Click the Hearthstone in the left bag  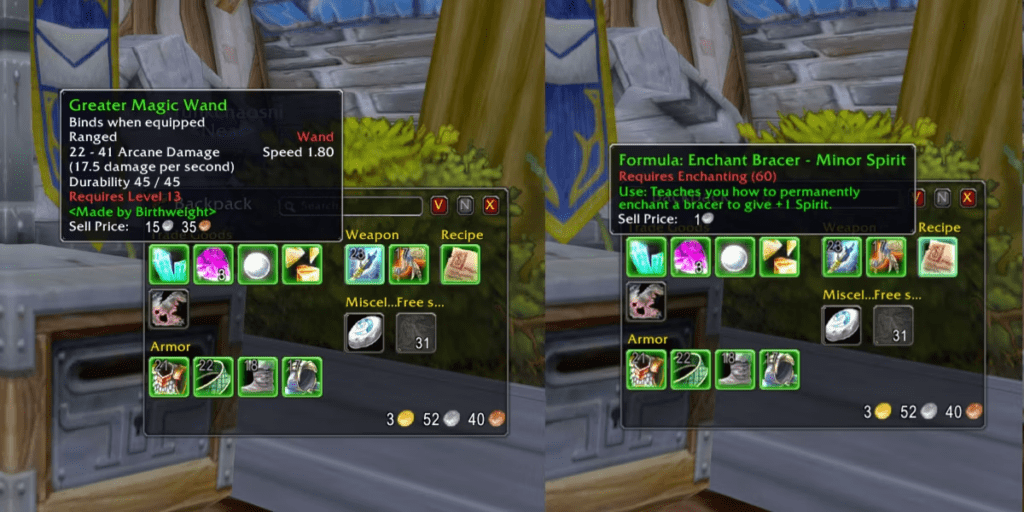[364, 332]
